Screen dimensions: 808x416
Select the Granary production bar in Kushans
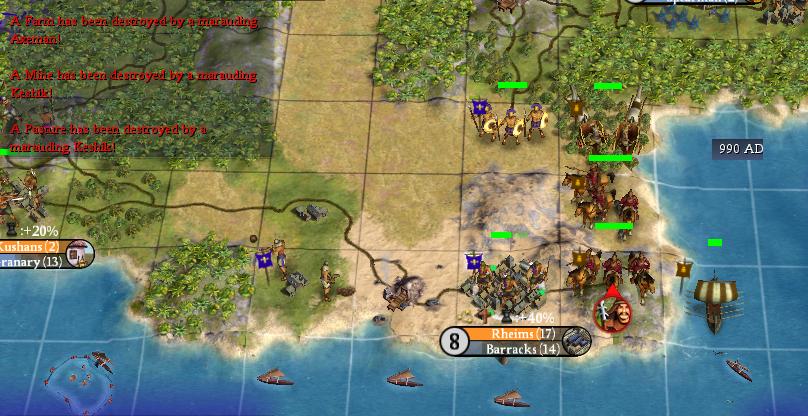(x=30, y=261)
